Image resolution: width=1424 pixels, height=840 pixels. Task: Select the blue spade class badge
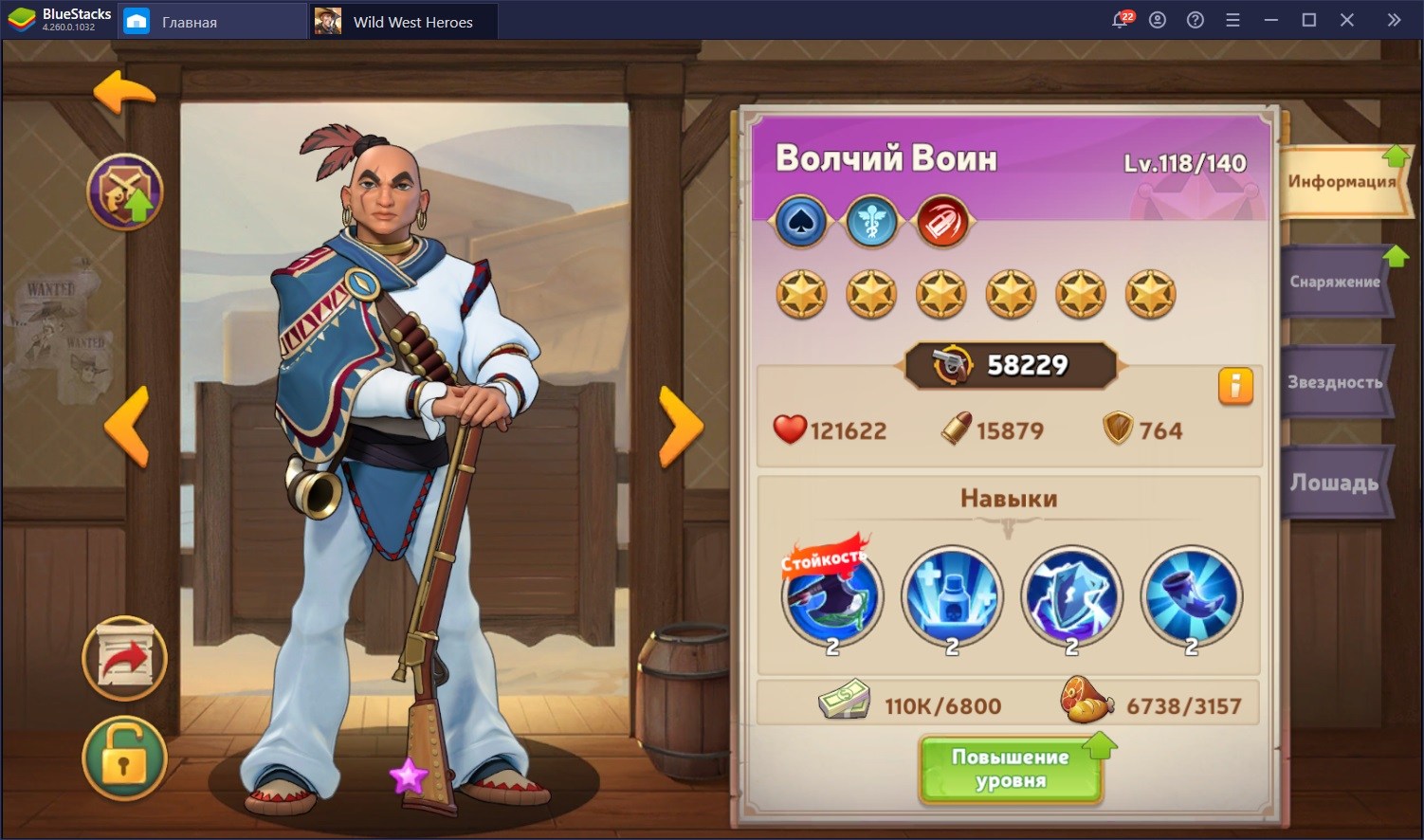(x=801, y=222)
